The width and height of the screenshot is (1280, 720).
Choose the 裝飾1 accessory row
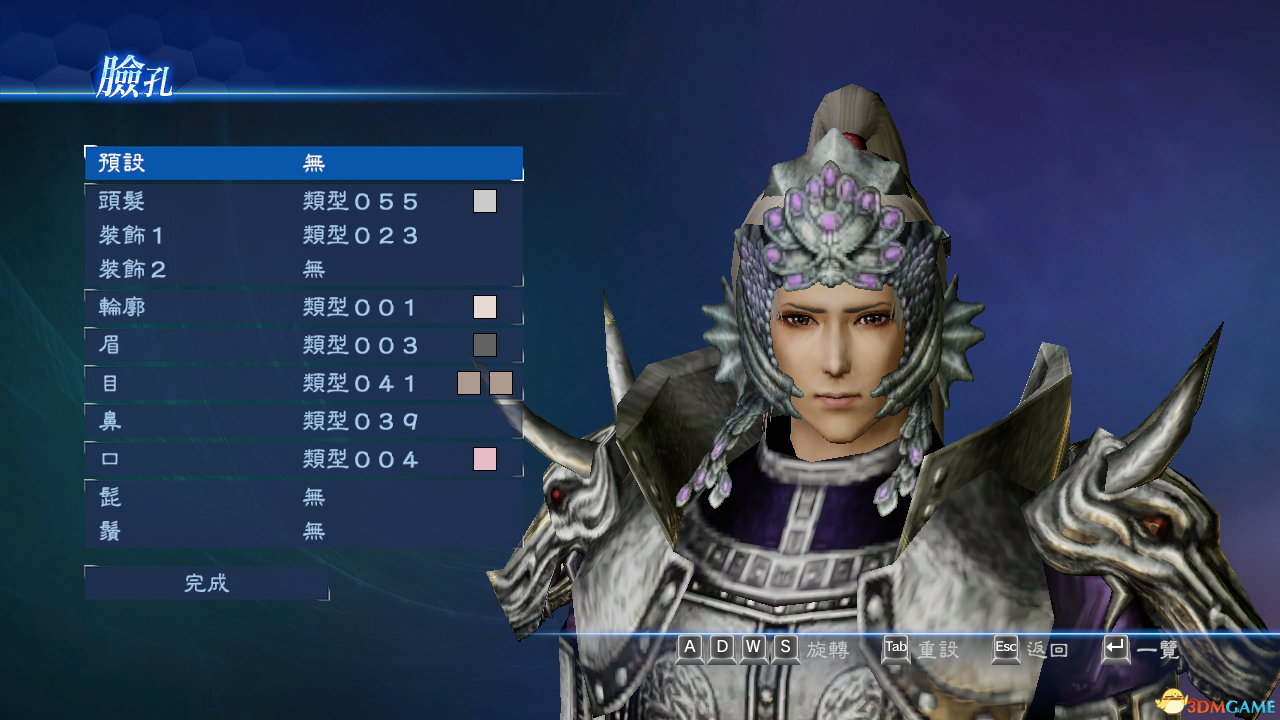(x=280, y=236)
